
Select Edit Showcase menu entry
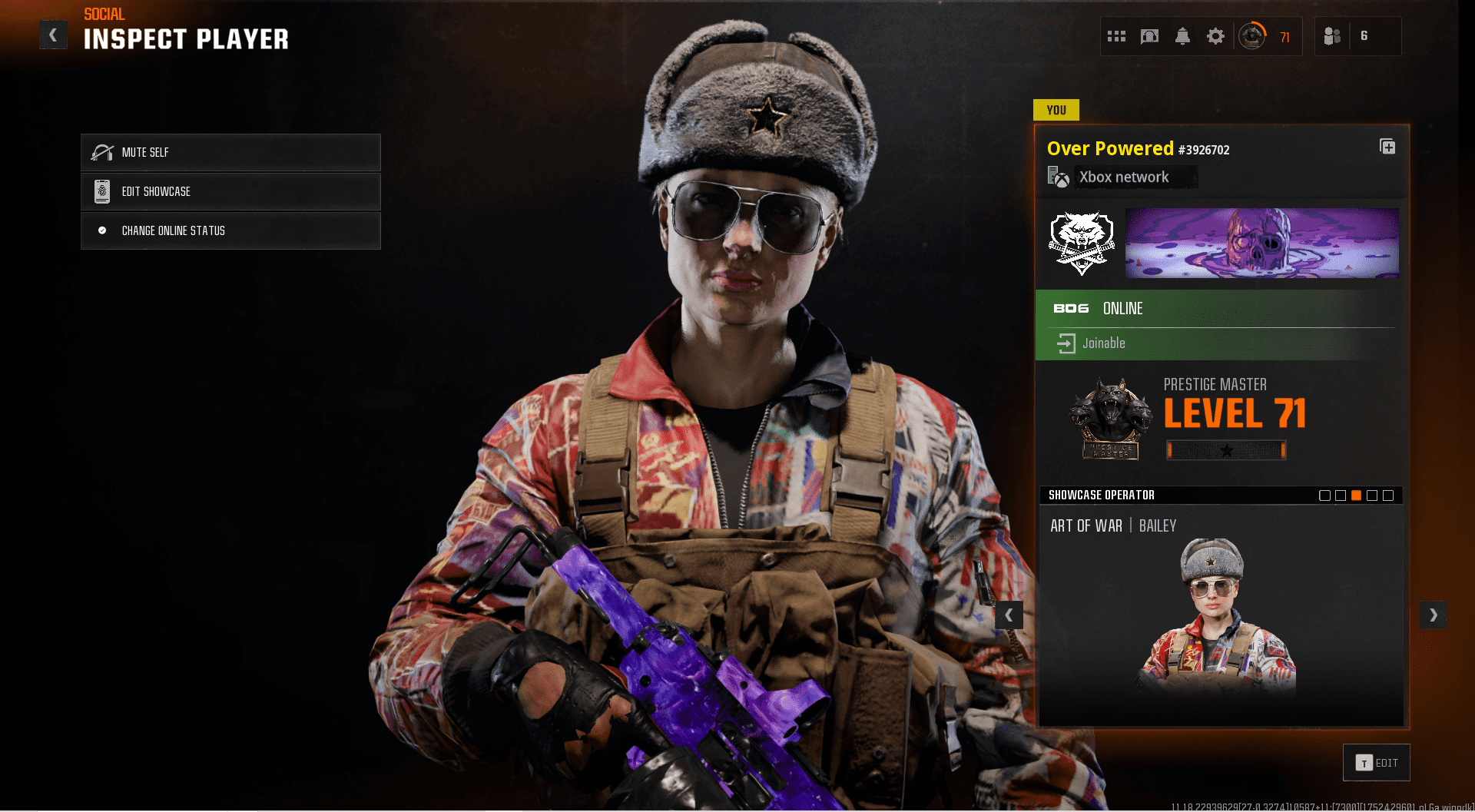click(230, 191)
